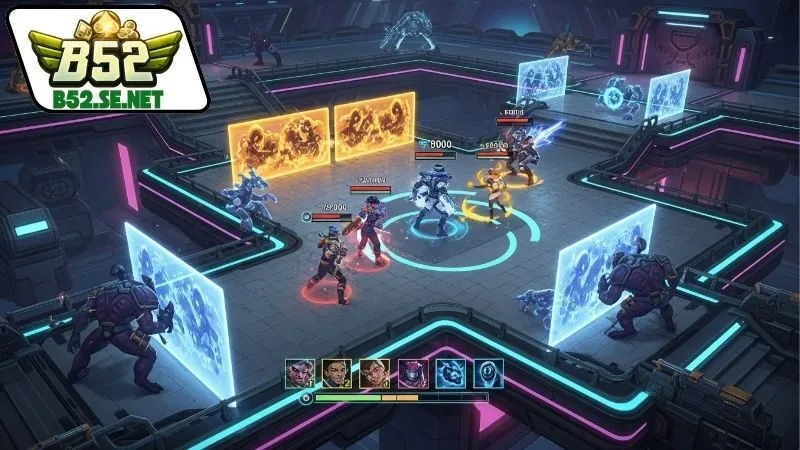Select the purple armored robot portrait
The image size is (800, 450).
412,373
